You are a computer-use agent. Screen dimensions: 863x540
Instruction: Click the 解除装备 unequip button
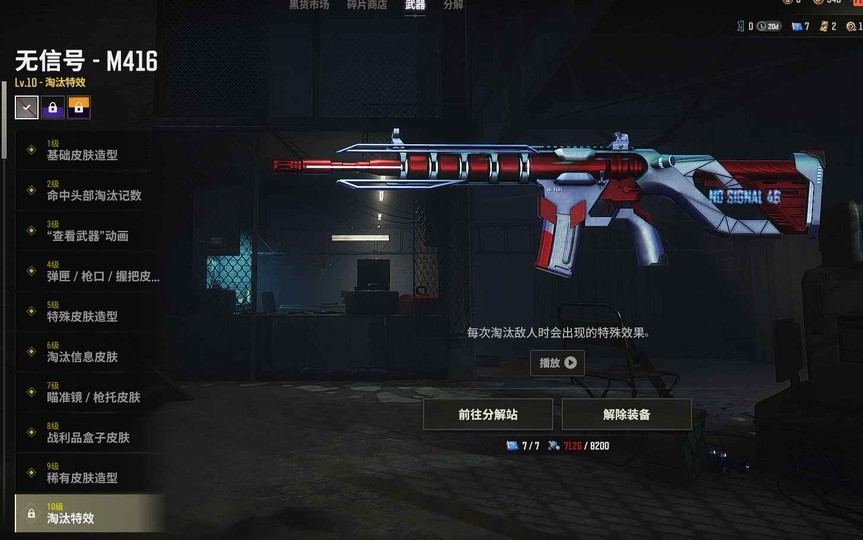[626, 414]
